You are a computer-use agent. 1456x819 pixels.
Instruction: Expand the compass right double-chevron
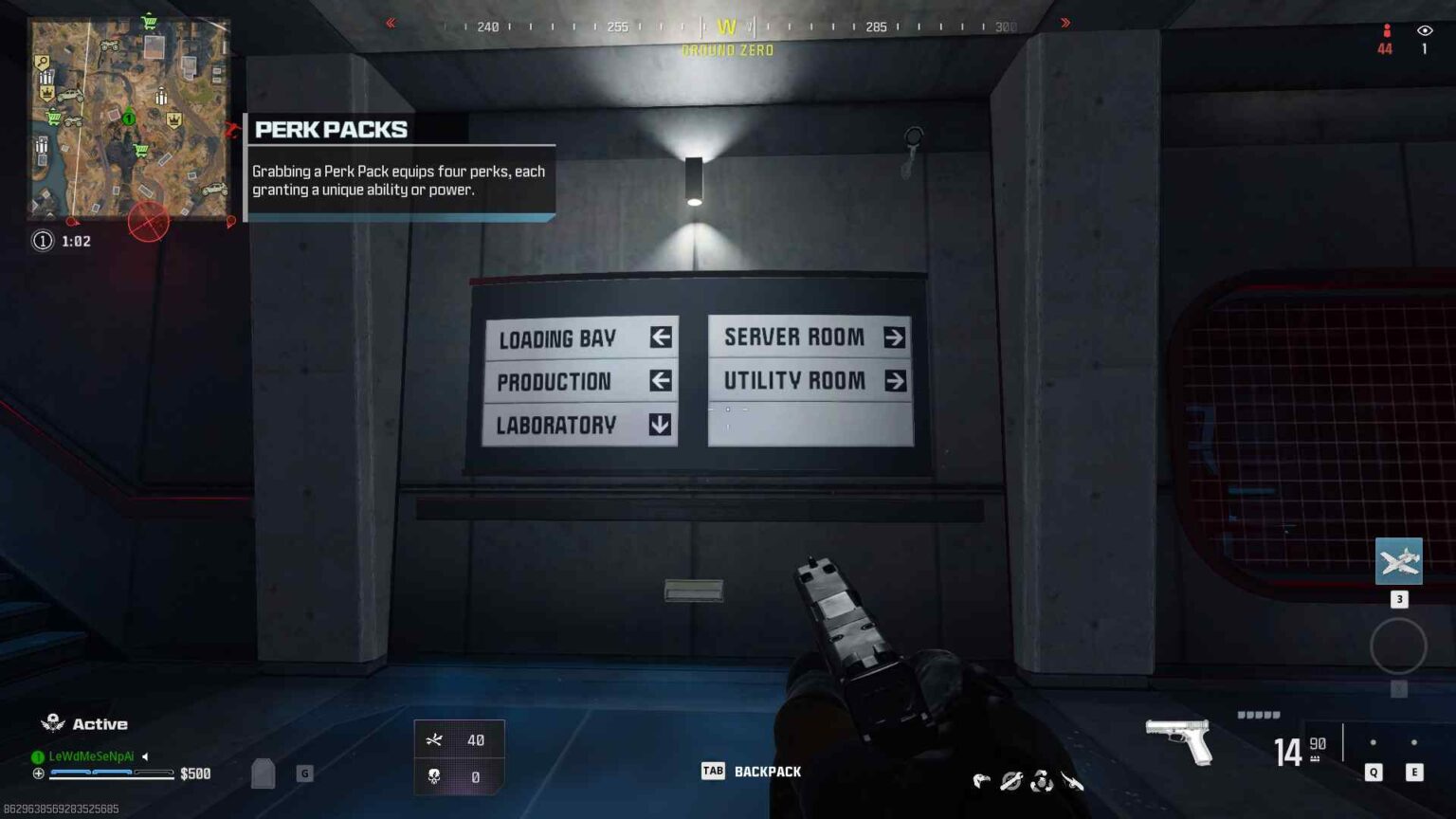point(1065,22)
